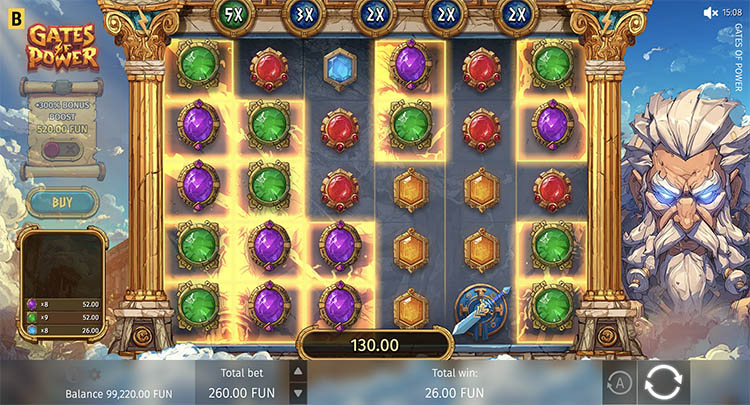Increase total bet with the up arrow
The height and width of the screenshot is (405, 750).
pos(297,372)
